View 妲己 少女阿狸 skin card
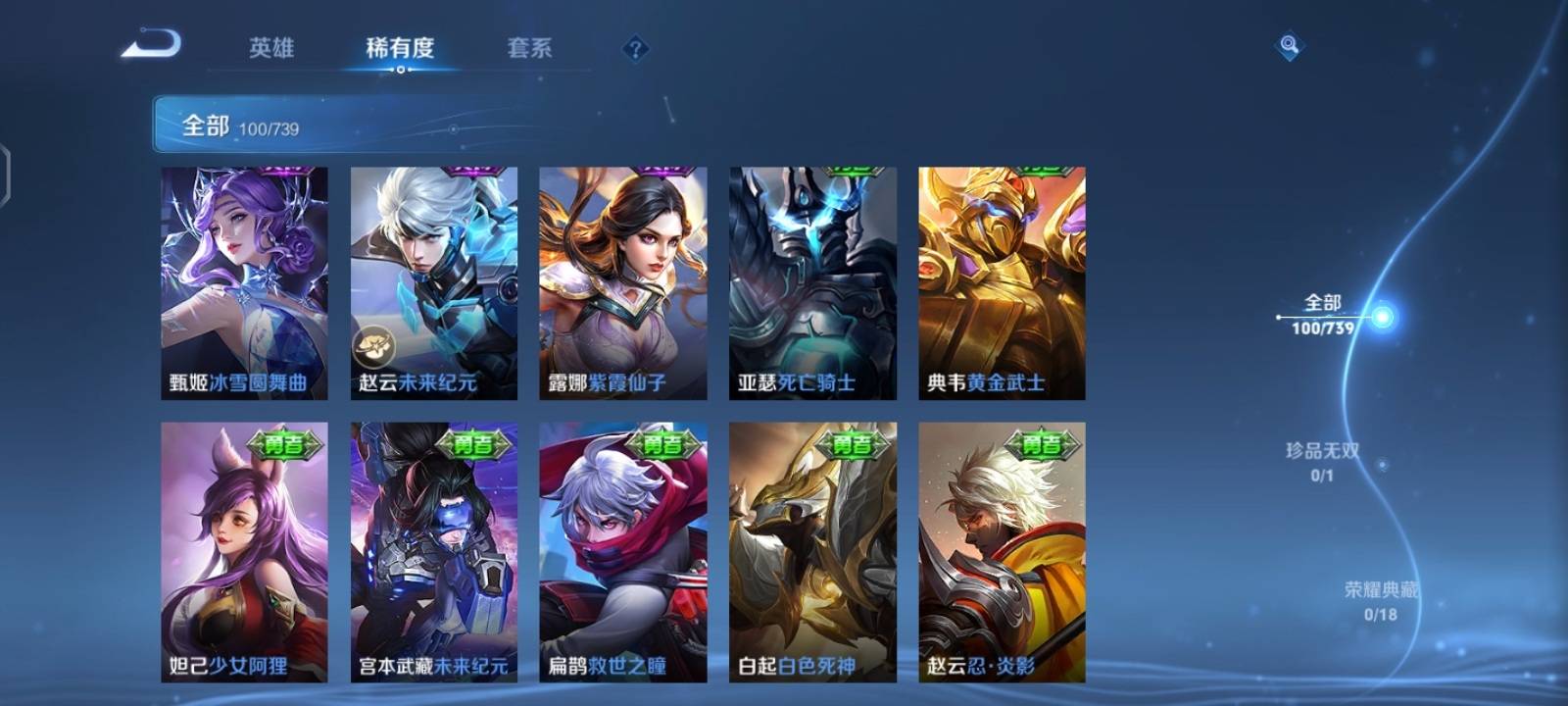Viewport: 1568px width, 706px height. pos(244,551)
